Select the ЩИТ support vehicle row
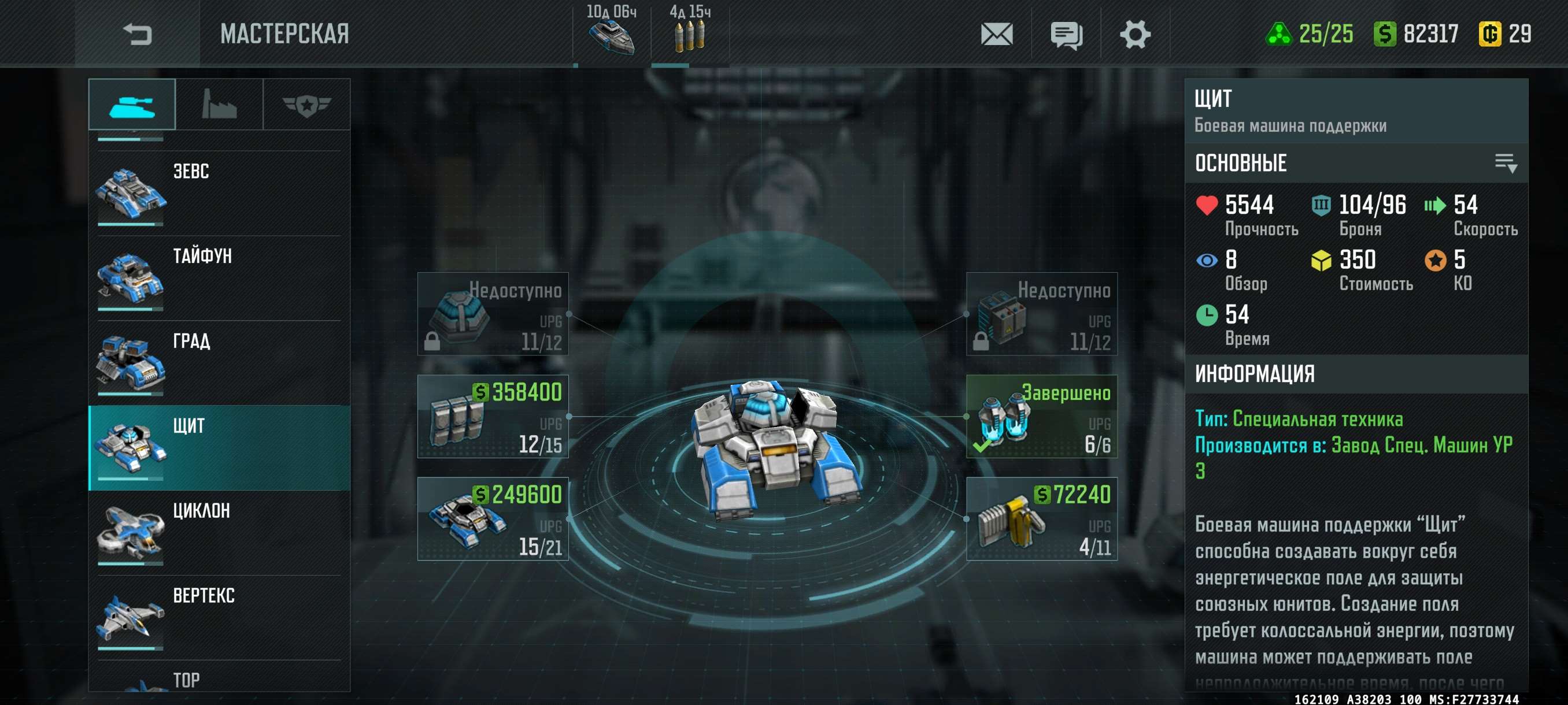 coord(219,448)
